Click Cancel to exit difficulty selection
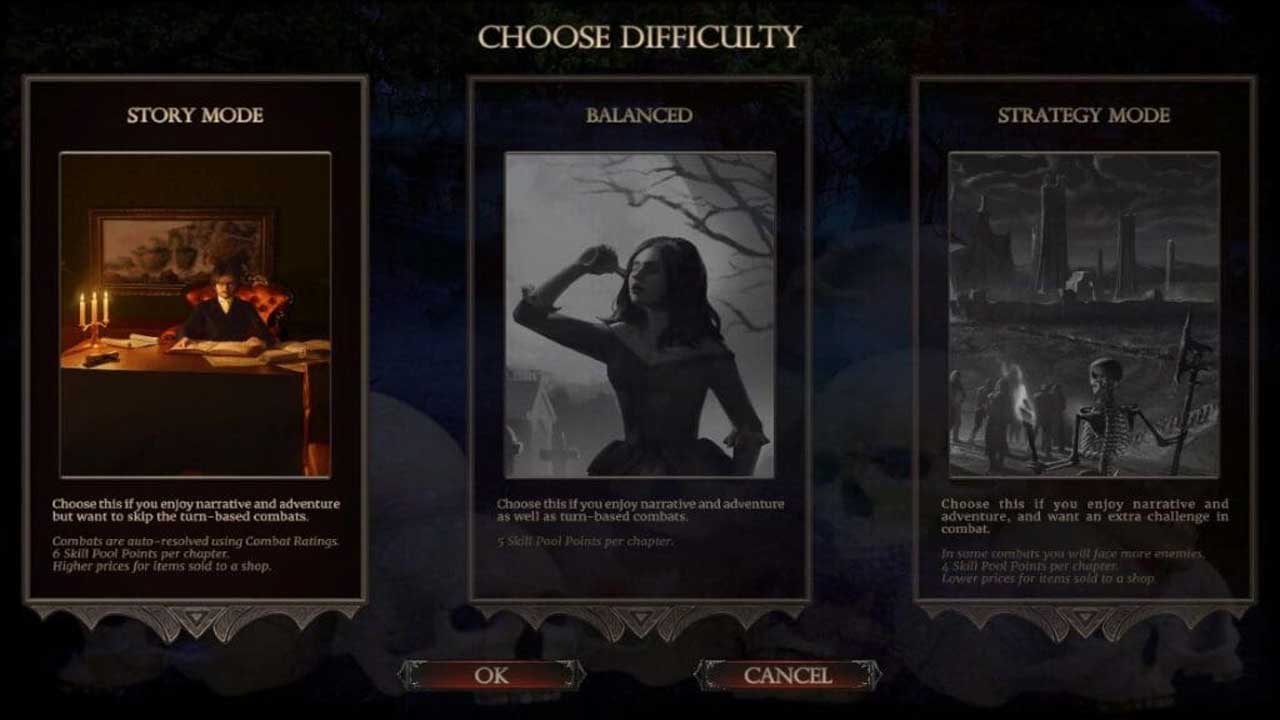Screen dimensions: 1280x720 tap(787, 676)
